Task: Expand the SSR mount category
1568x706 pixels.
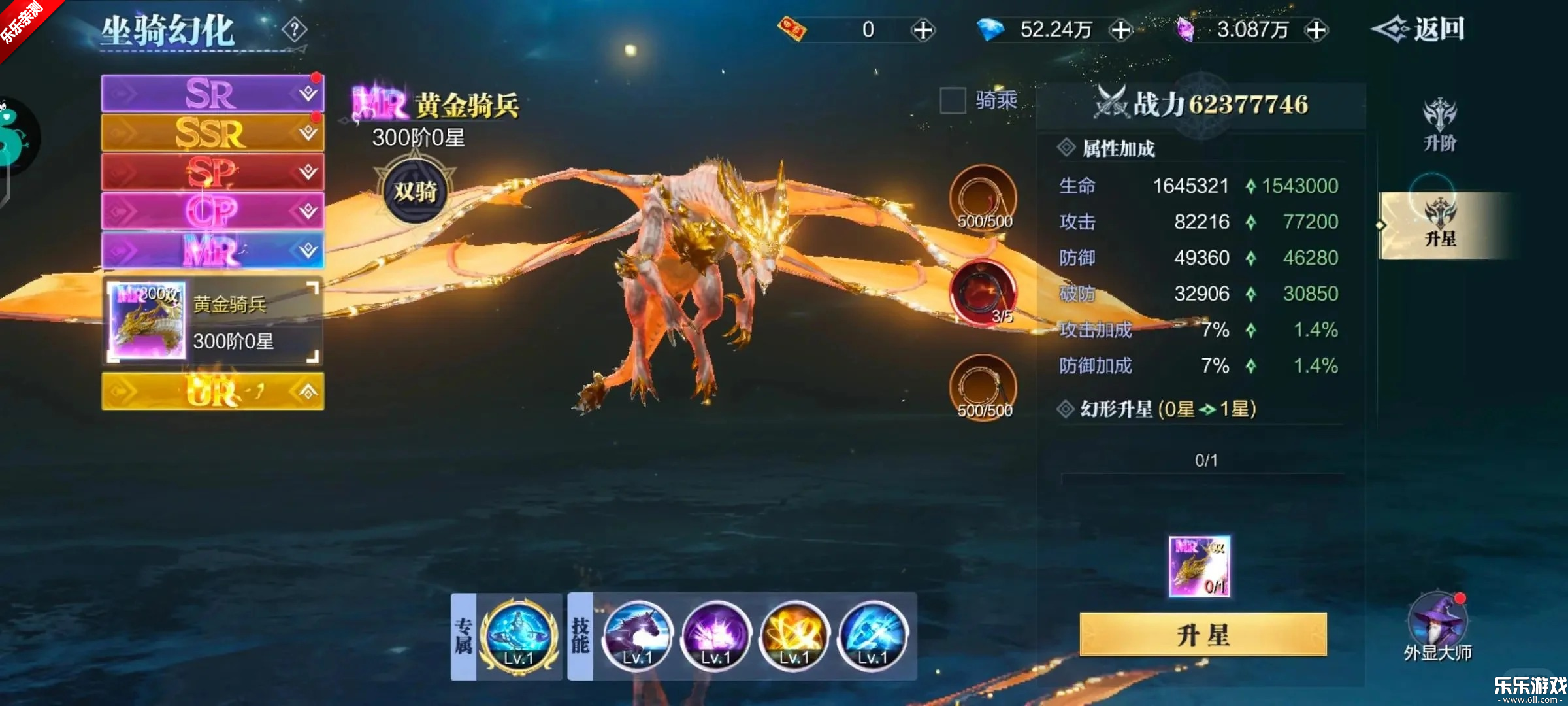Action: [212, 133]
